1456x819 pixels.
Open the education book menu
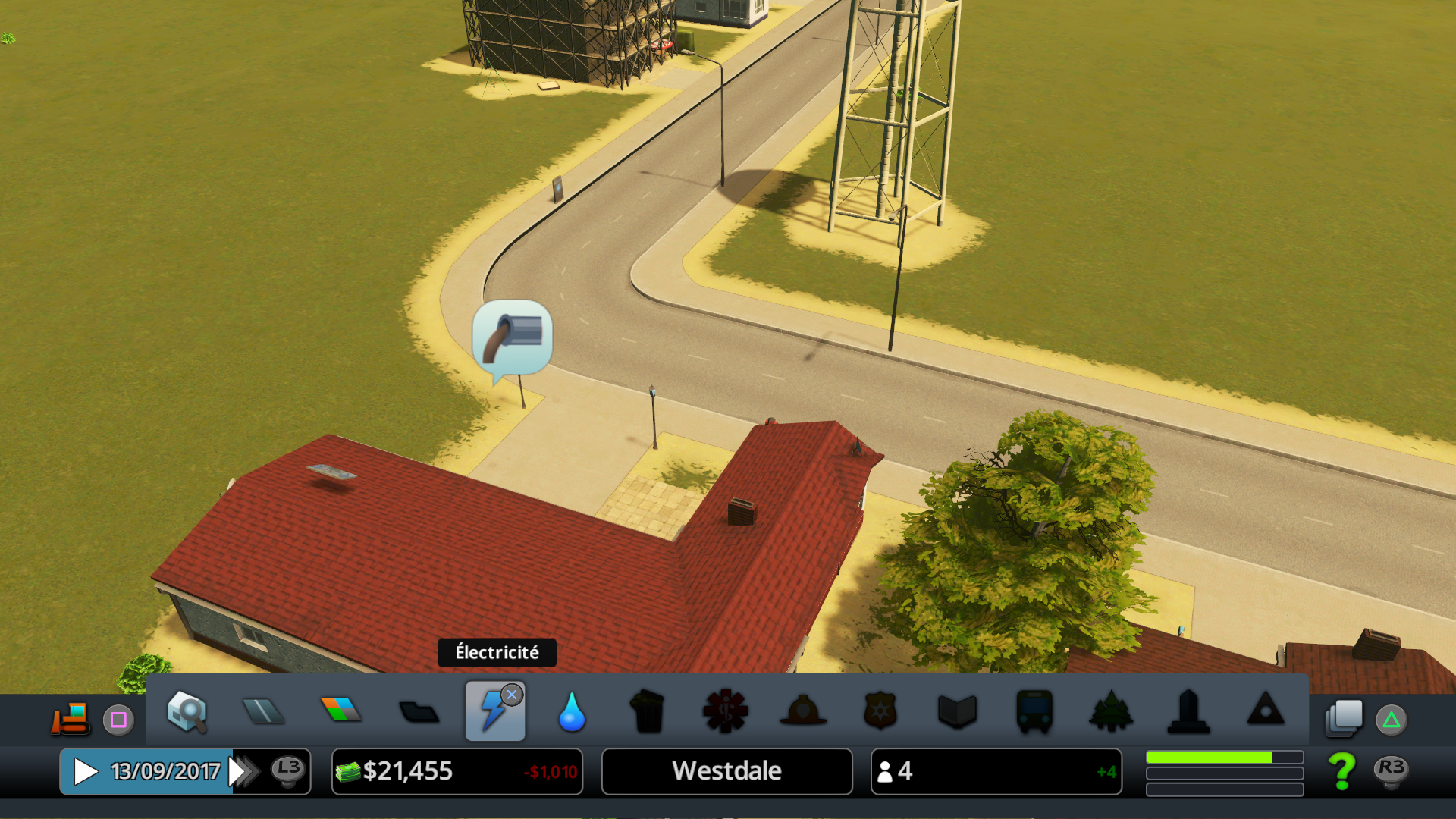pyautogui.click(x=957, y=711)
